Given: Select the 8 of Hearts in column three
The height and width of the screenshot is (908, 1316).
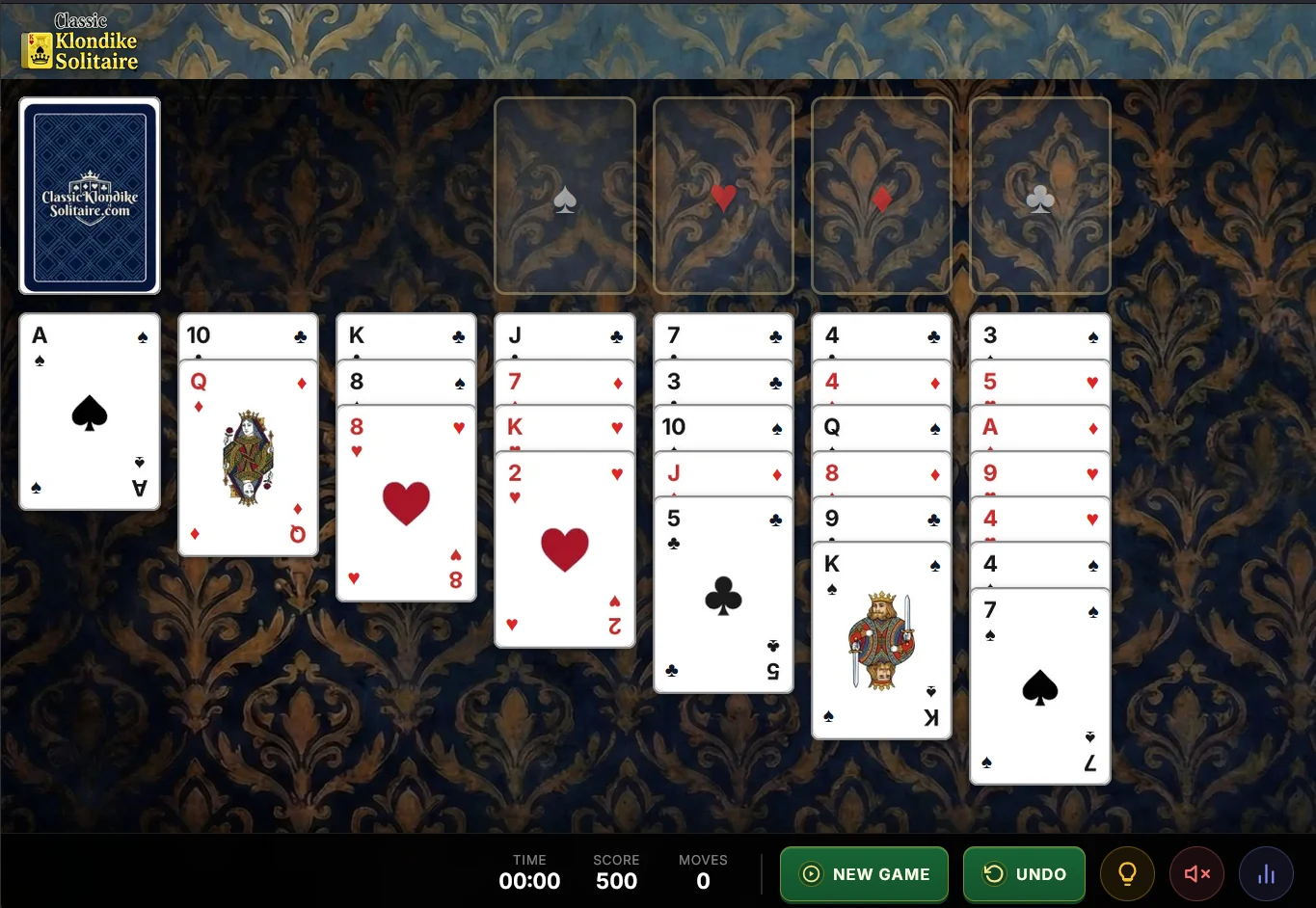Looking at the screenshot, I should point(405,501).
